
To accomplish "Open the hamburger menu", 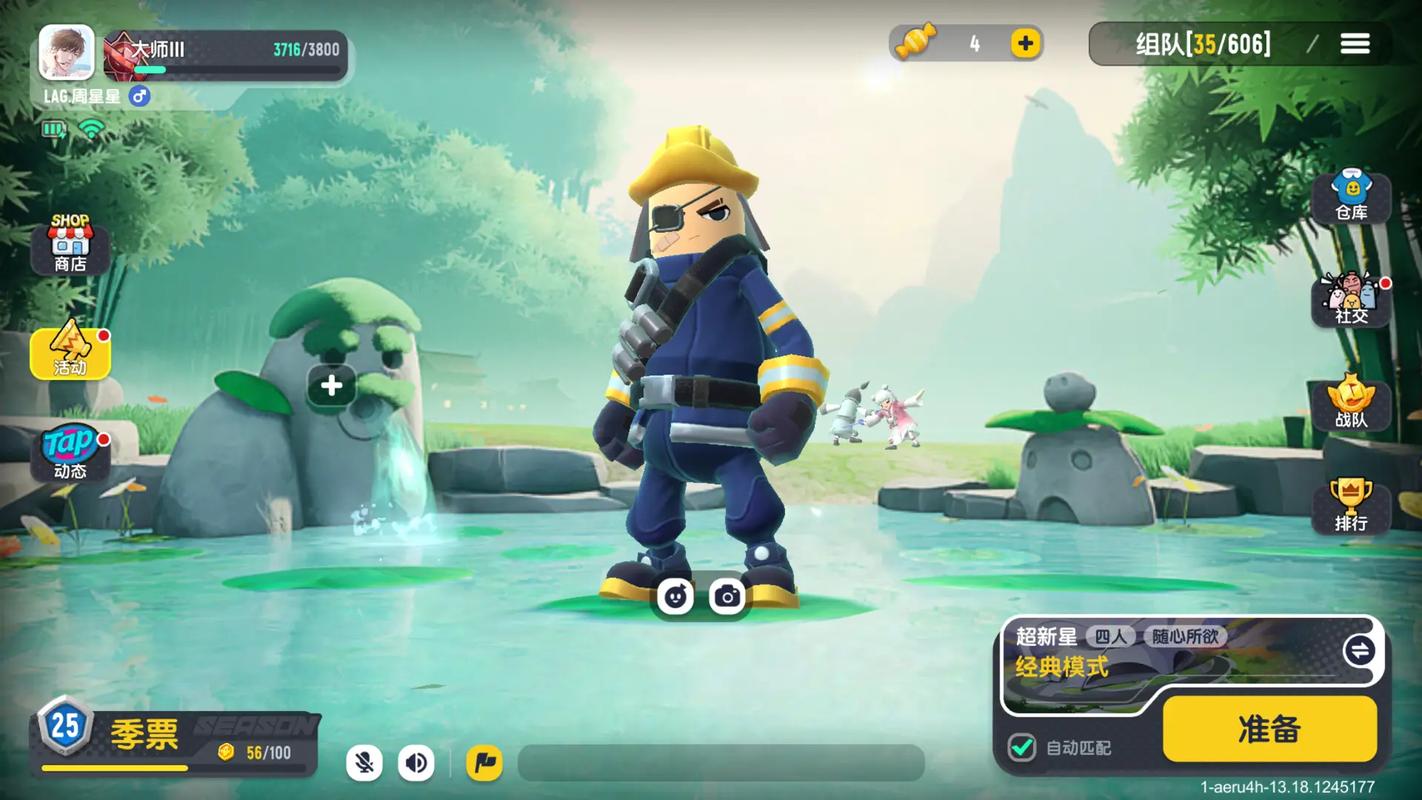I will pos(1355,44).
